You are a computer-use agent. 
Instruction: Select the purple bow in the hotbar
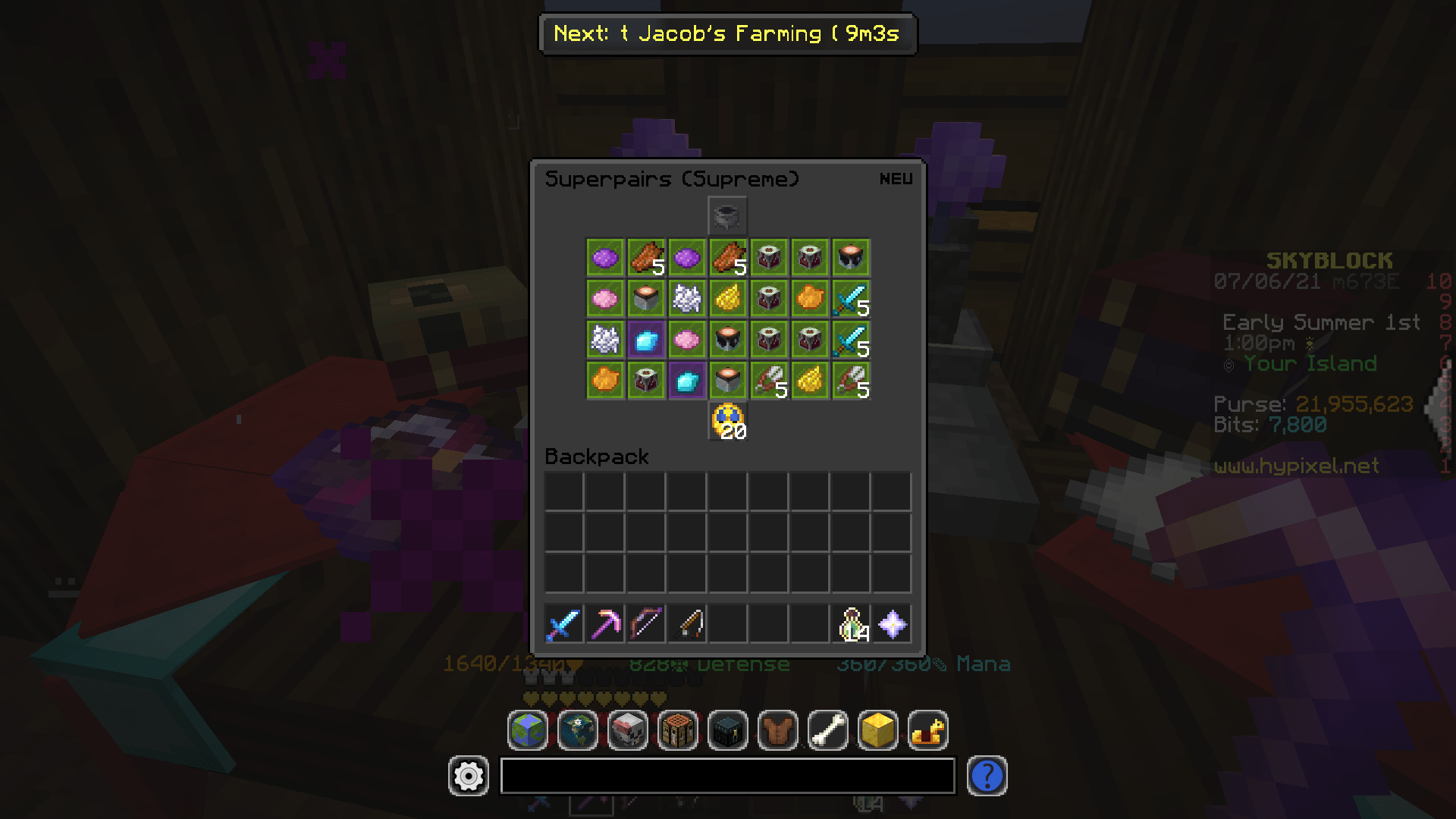pyautogui.click(x=647, y=623)
